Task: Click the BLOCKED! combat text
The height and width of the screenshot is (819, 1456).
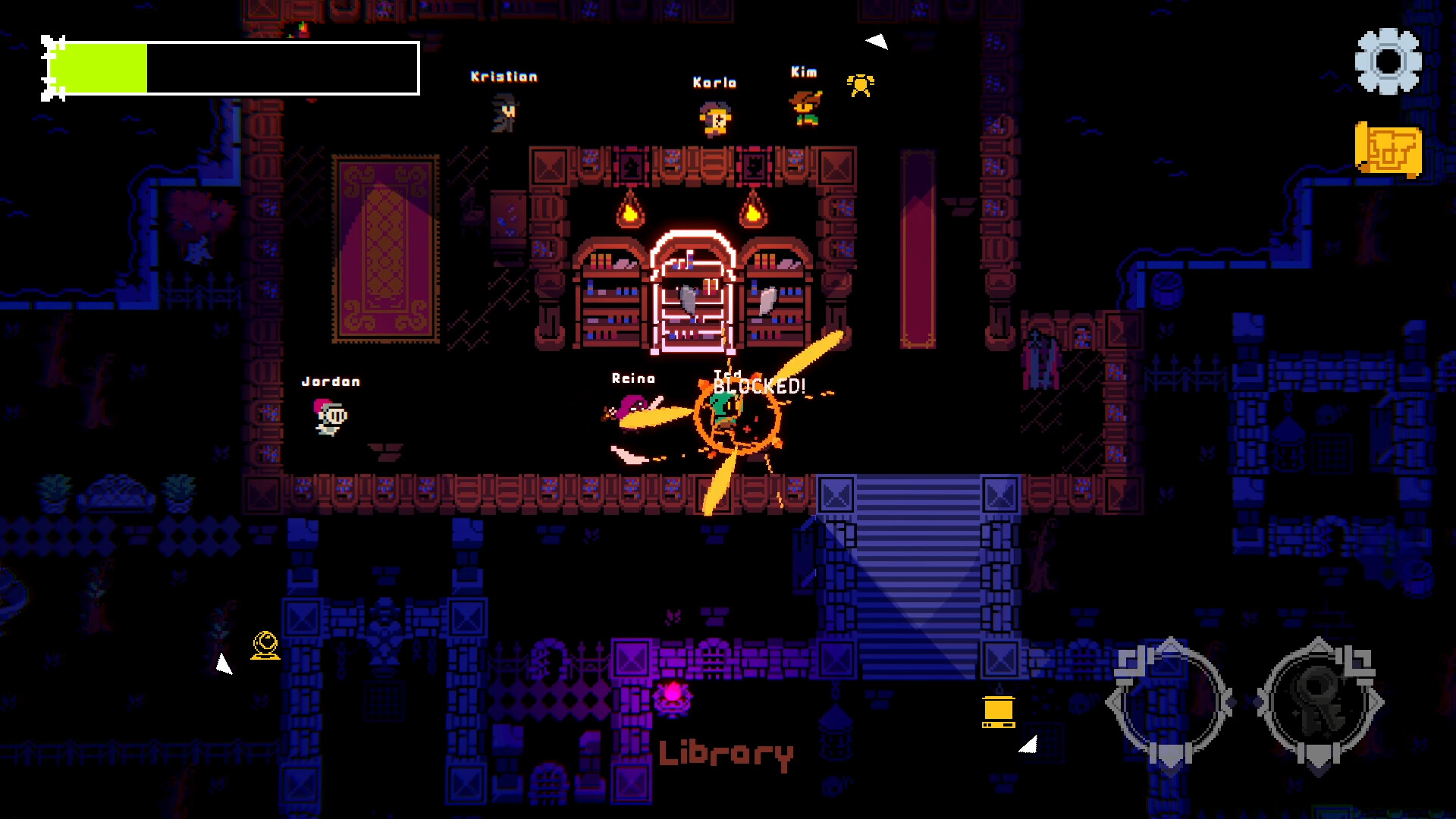Action: 758,385
